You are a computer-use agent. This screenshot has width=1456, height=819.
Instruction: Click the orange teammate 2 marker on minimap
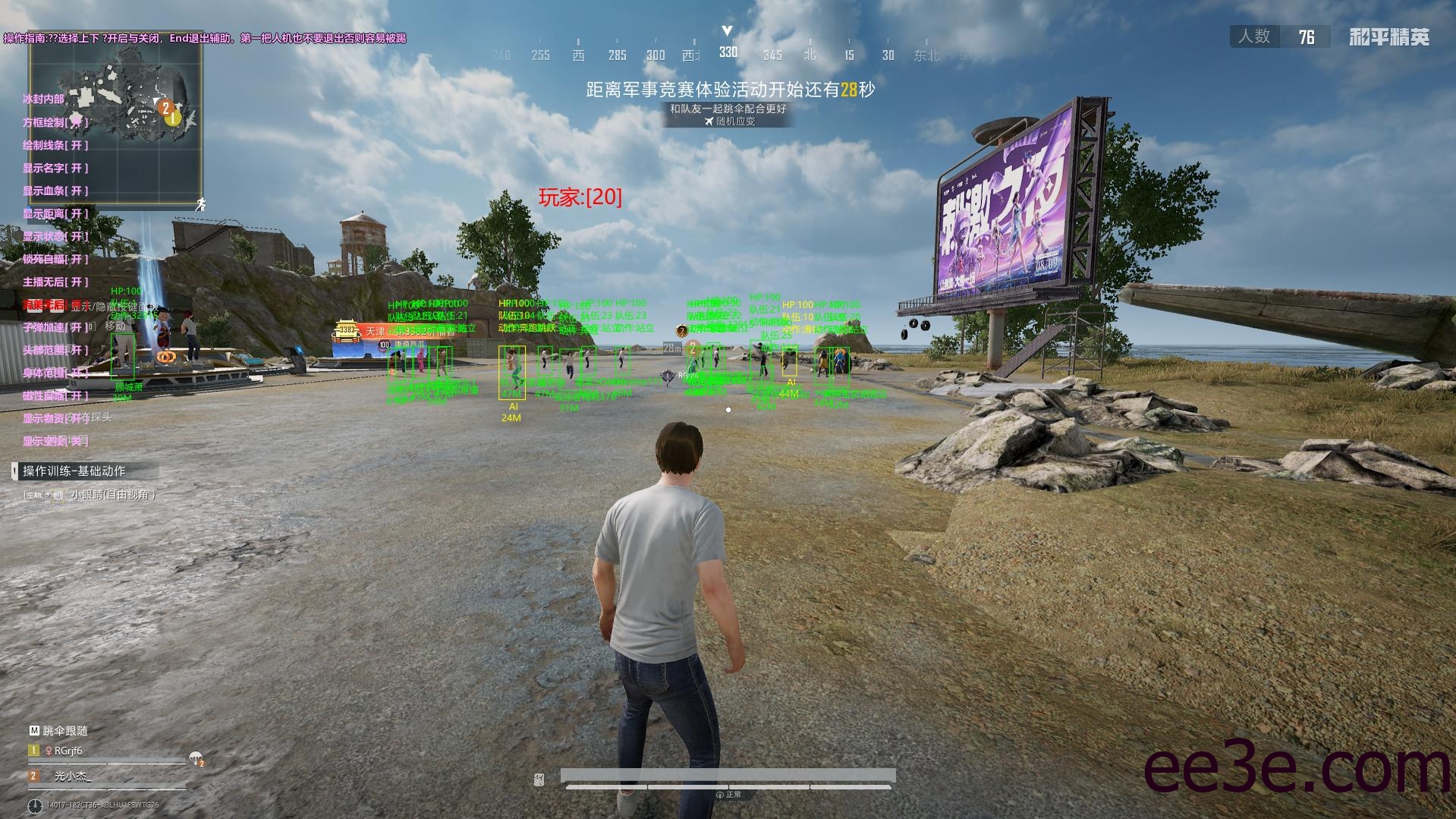click(x=165, y=108)
